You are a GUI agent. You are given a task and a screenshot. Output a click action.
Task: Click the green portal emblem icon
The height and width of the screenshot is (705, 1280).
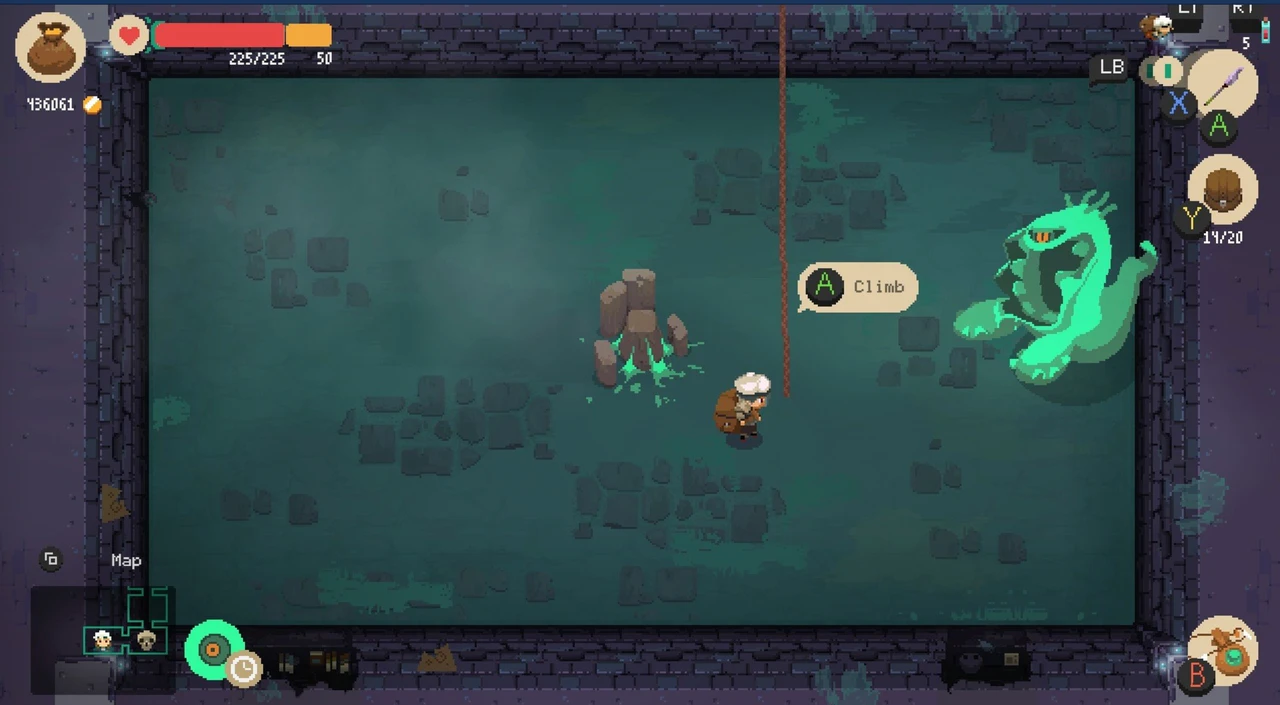(213, 650)
